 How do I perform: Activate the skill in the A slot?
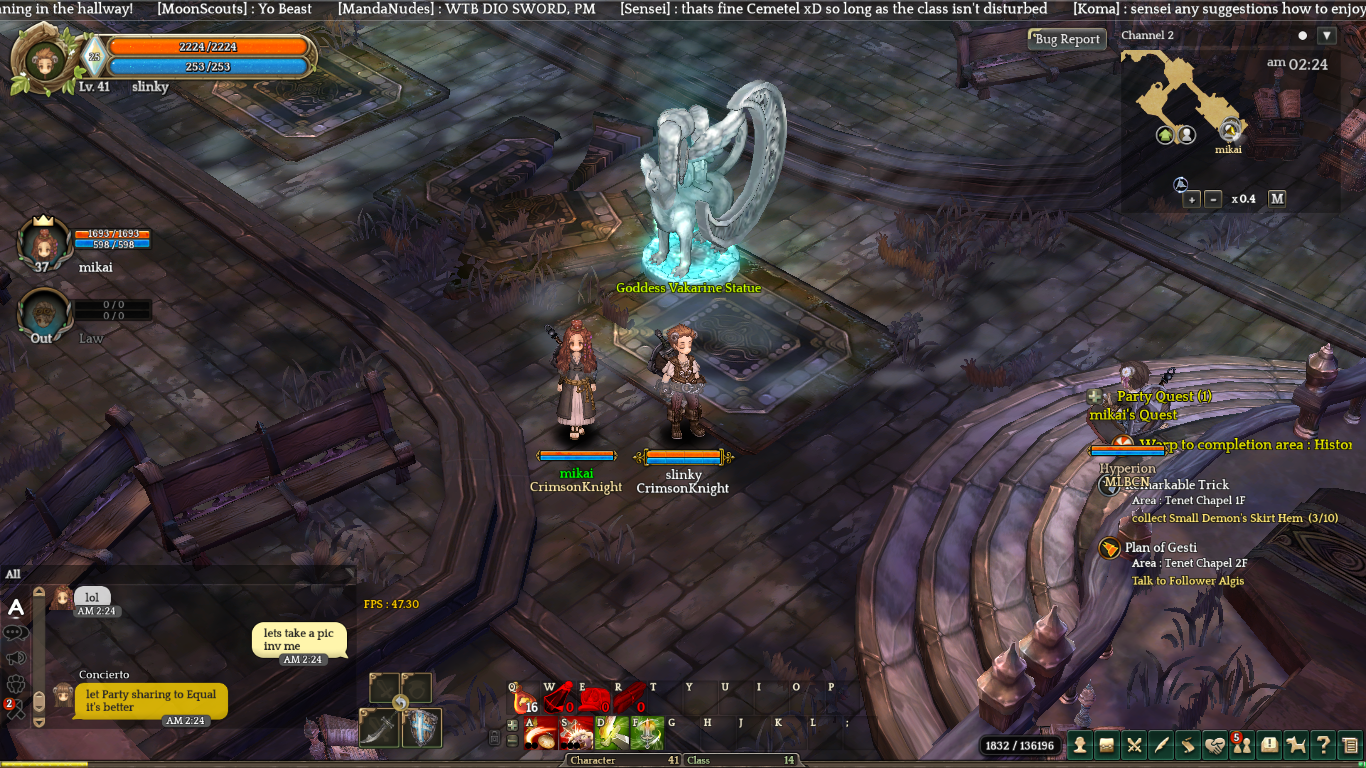(541, 733)
